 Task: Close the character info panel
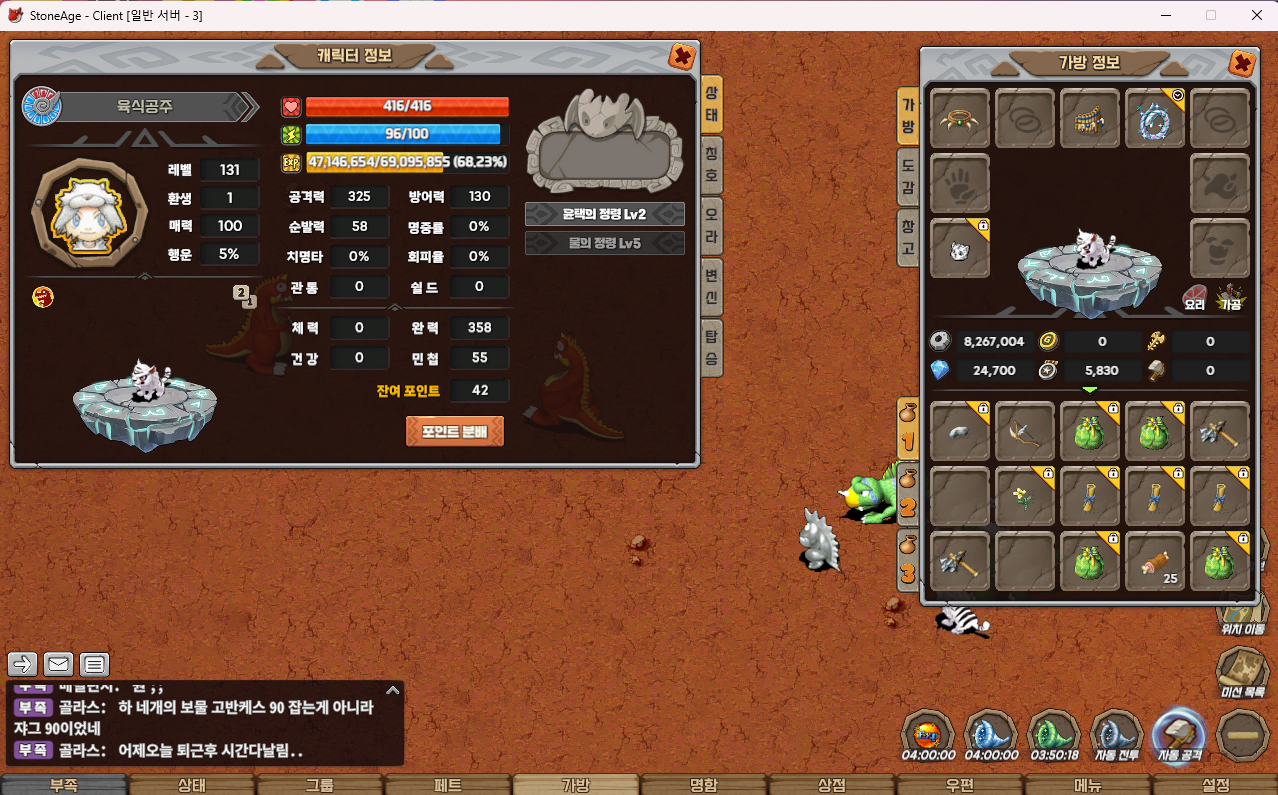(x=682, y=57)
